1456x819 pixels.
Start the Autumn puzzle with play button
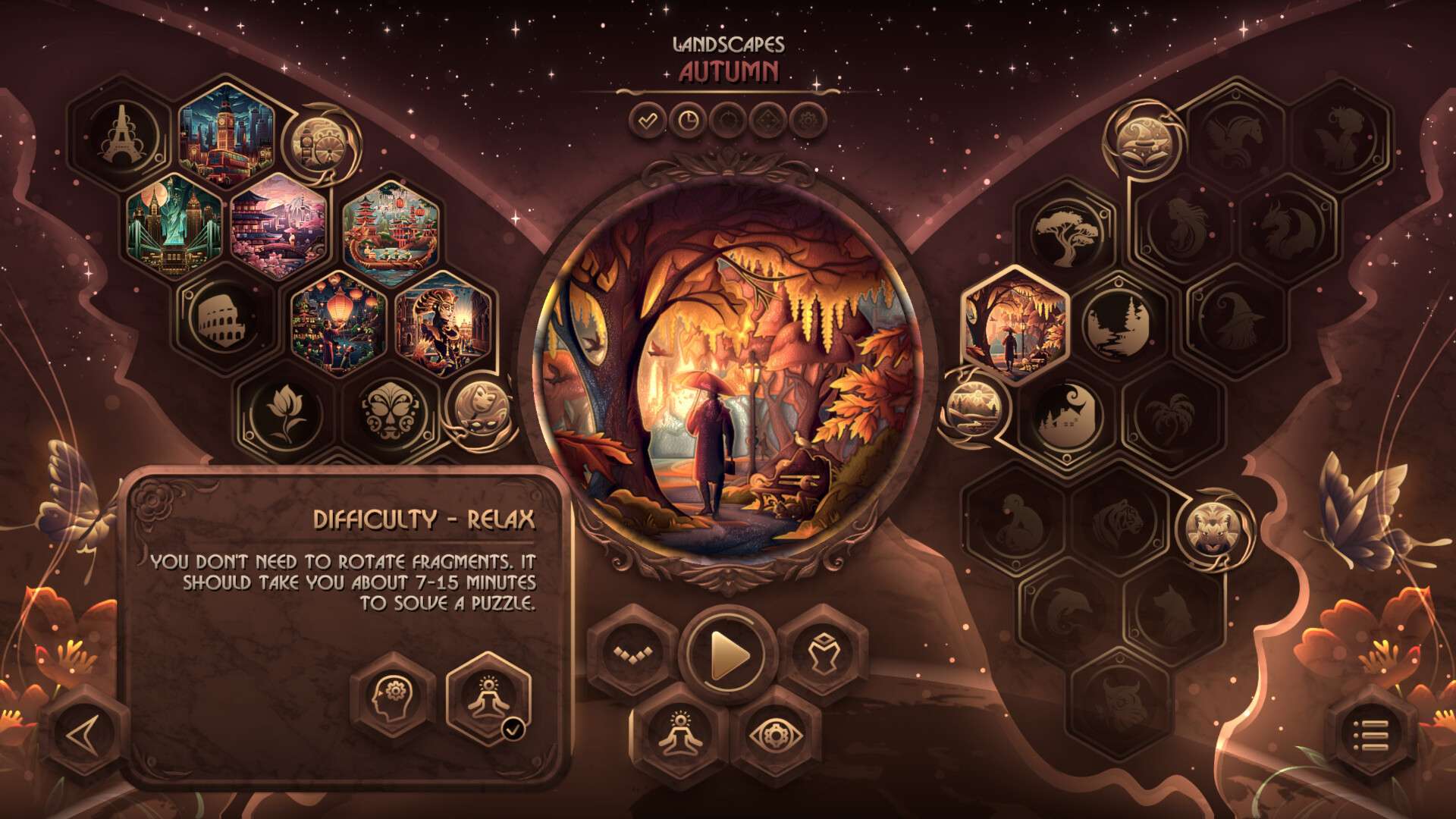click(728, 654)
